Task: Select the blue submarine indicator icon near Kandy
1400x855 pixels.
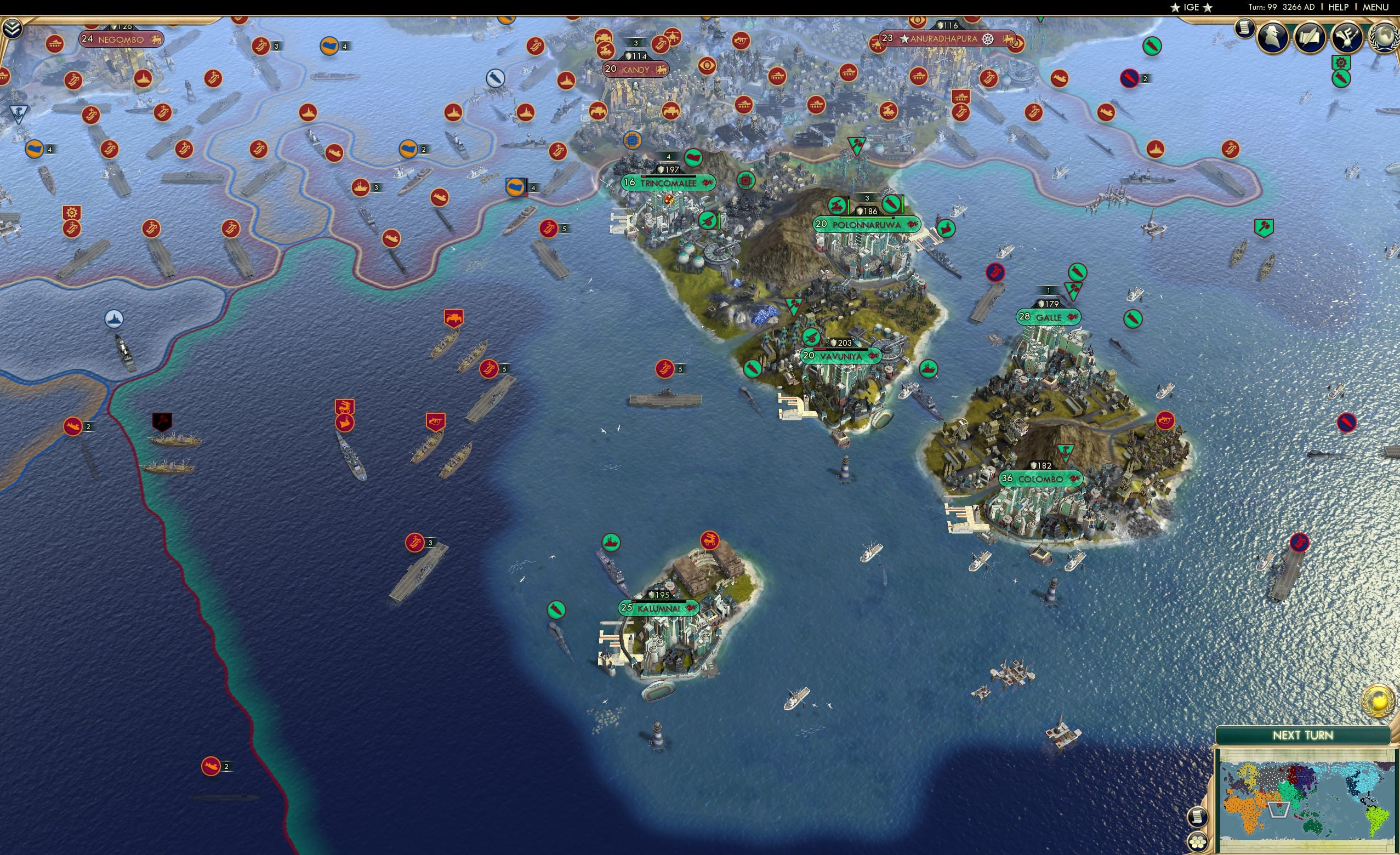Action: 495,78
